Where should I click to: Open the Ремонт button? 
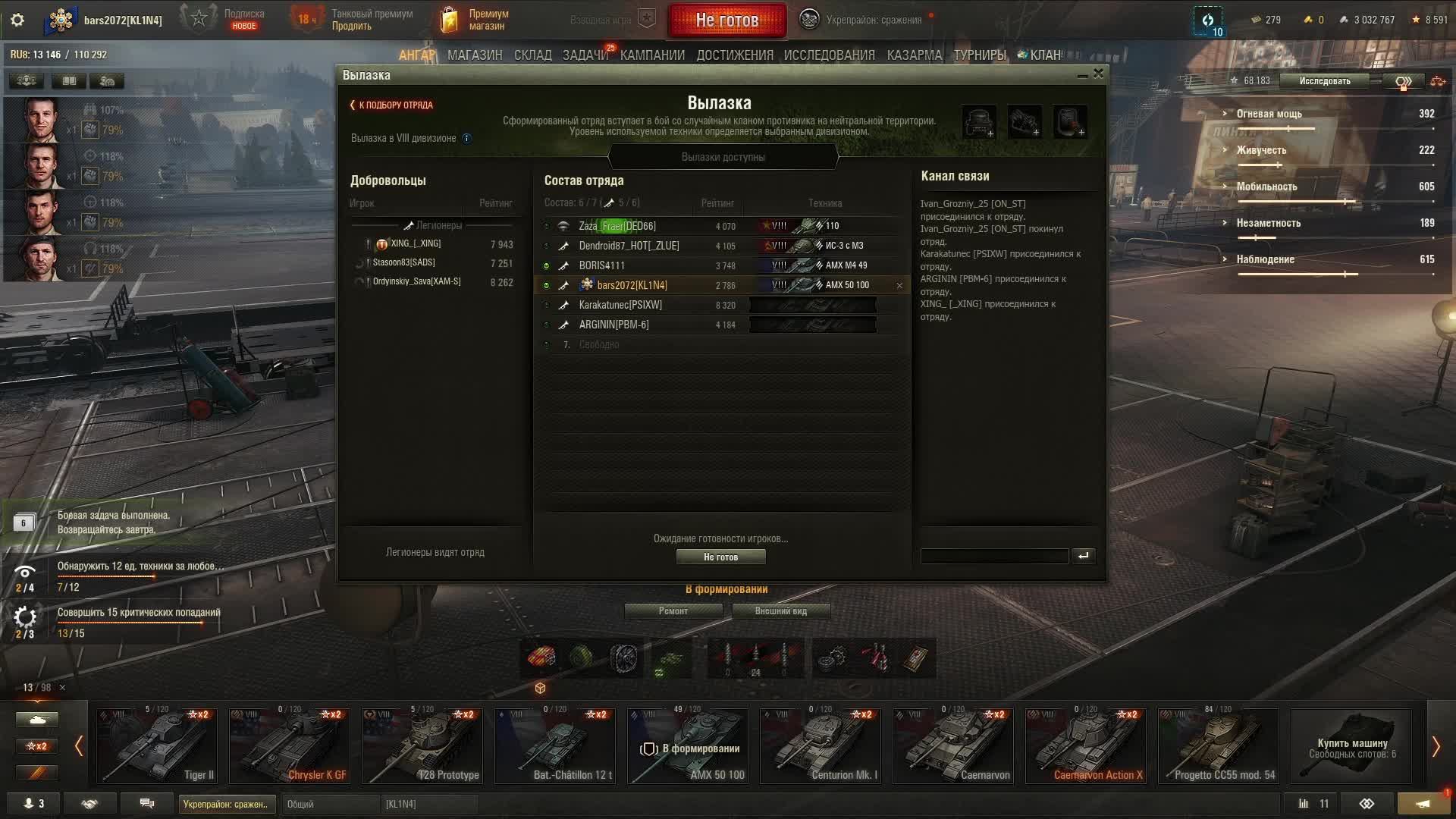coord(673,611)
